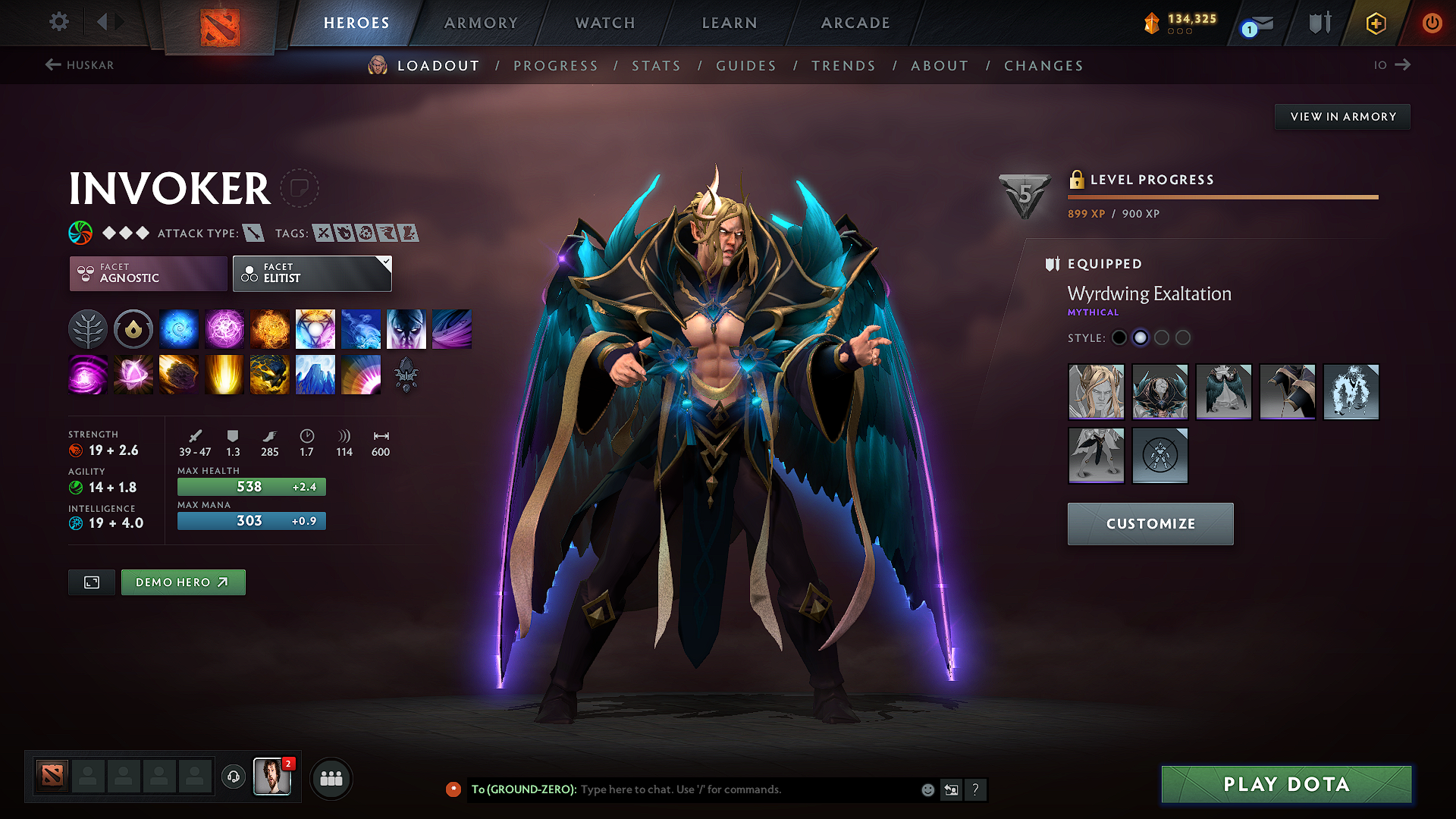The image size is (1456, 819).
Task: Select the Agnostic facet
Action: pos(147,274)
